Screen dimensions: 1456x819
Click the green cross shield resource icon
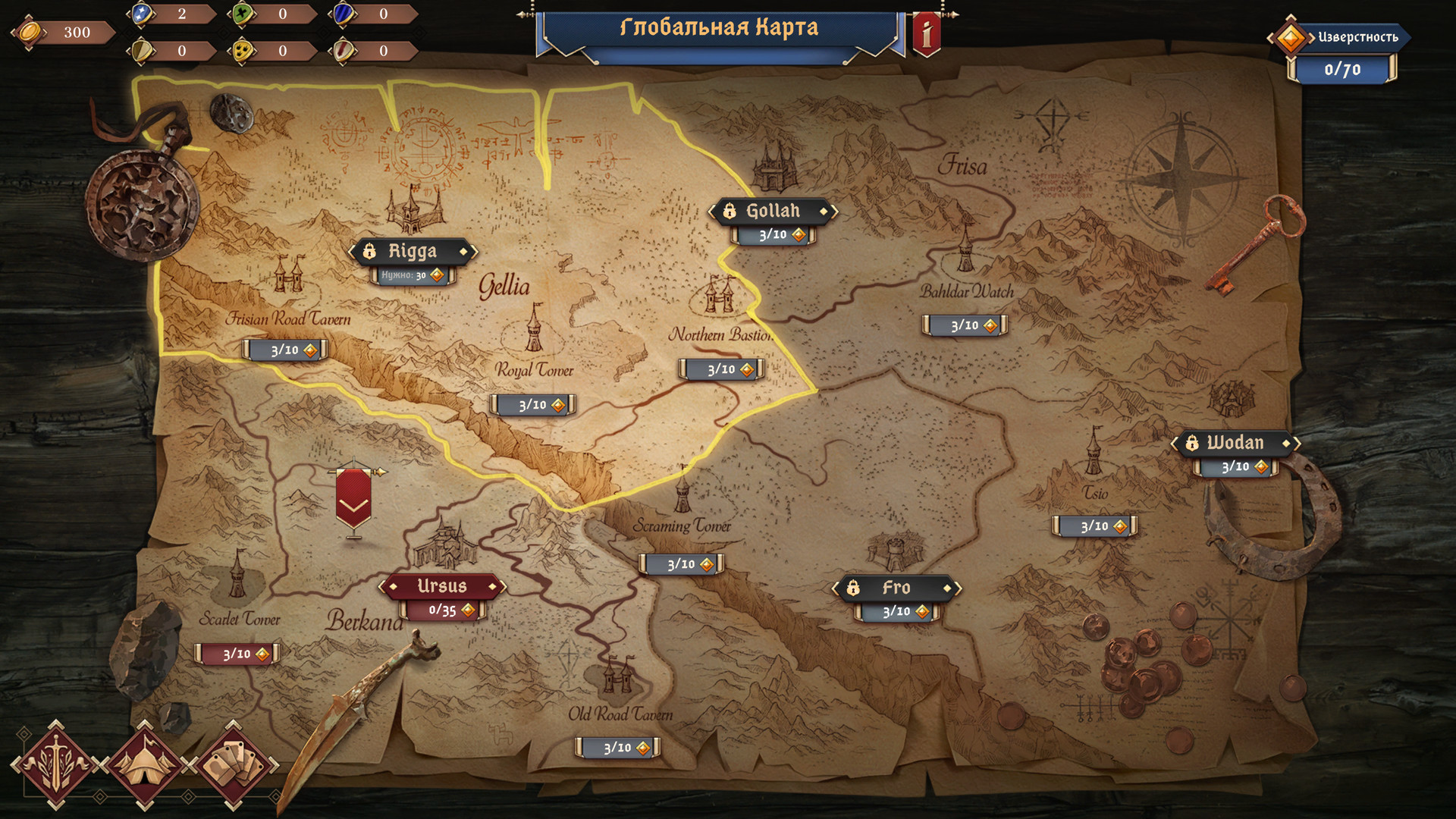click(x=243, y=14)
